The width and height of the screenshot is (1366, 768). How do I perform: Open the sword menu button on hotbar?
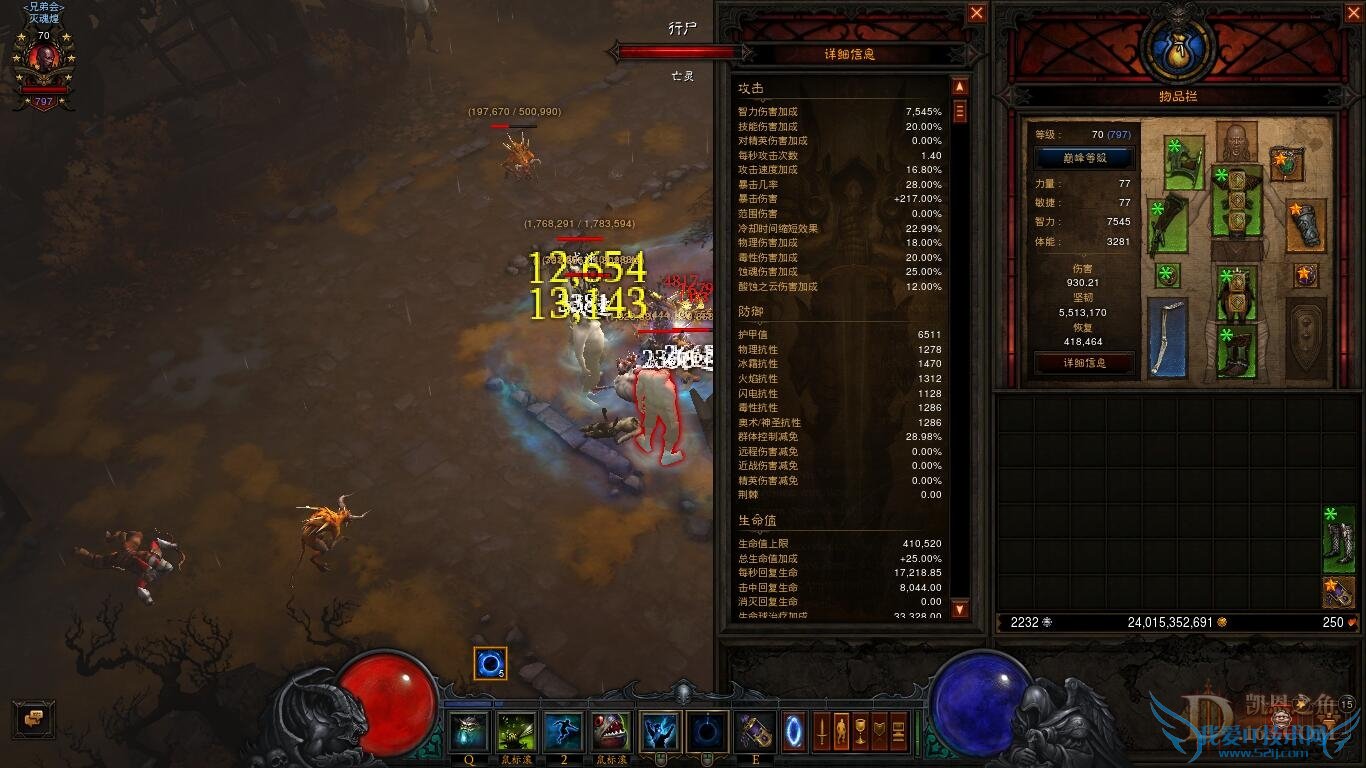coord(822,730)
